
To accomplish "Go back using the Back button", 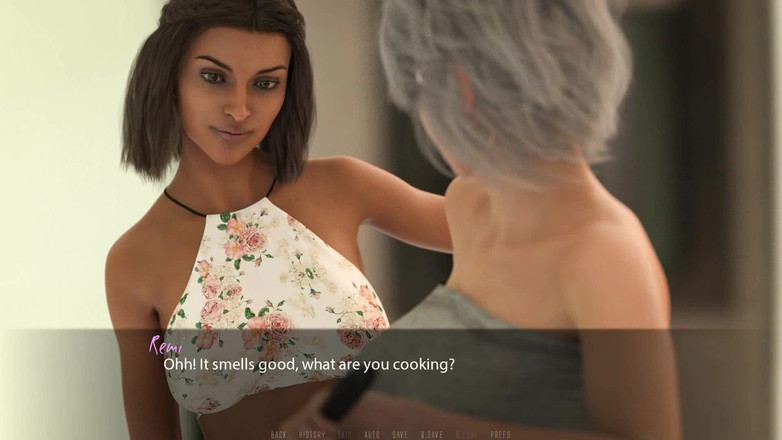I will [279, 434].
